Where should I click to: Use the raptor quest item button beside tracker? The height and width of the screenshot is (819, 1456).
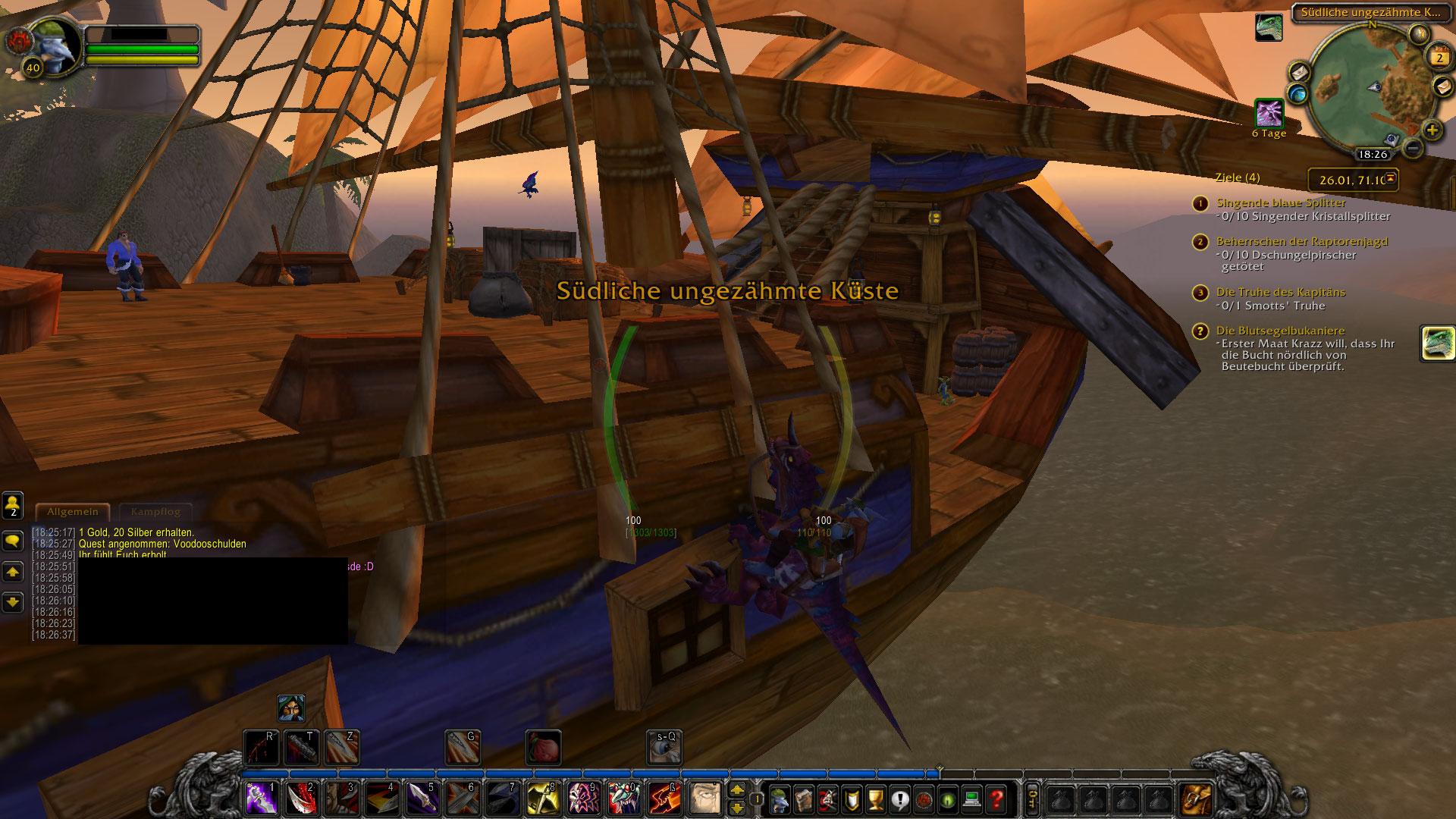(x=1437, y=344)
